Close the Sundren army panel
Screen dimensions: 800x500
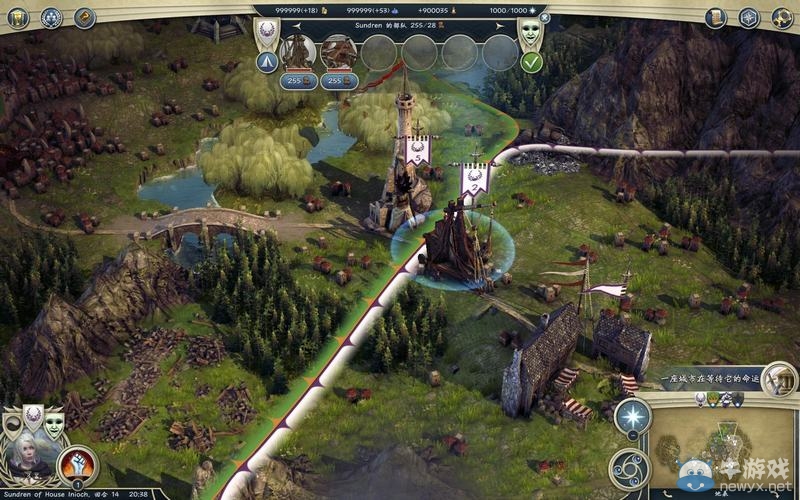click(x=543, y=17)
